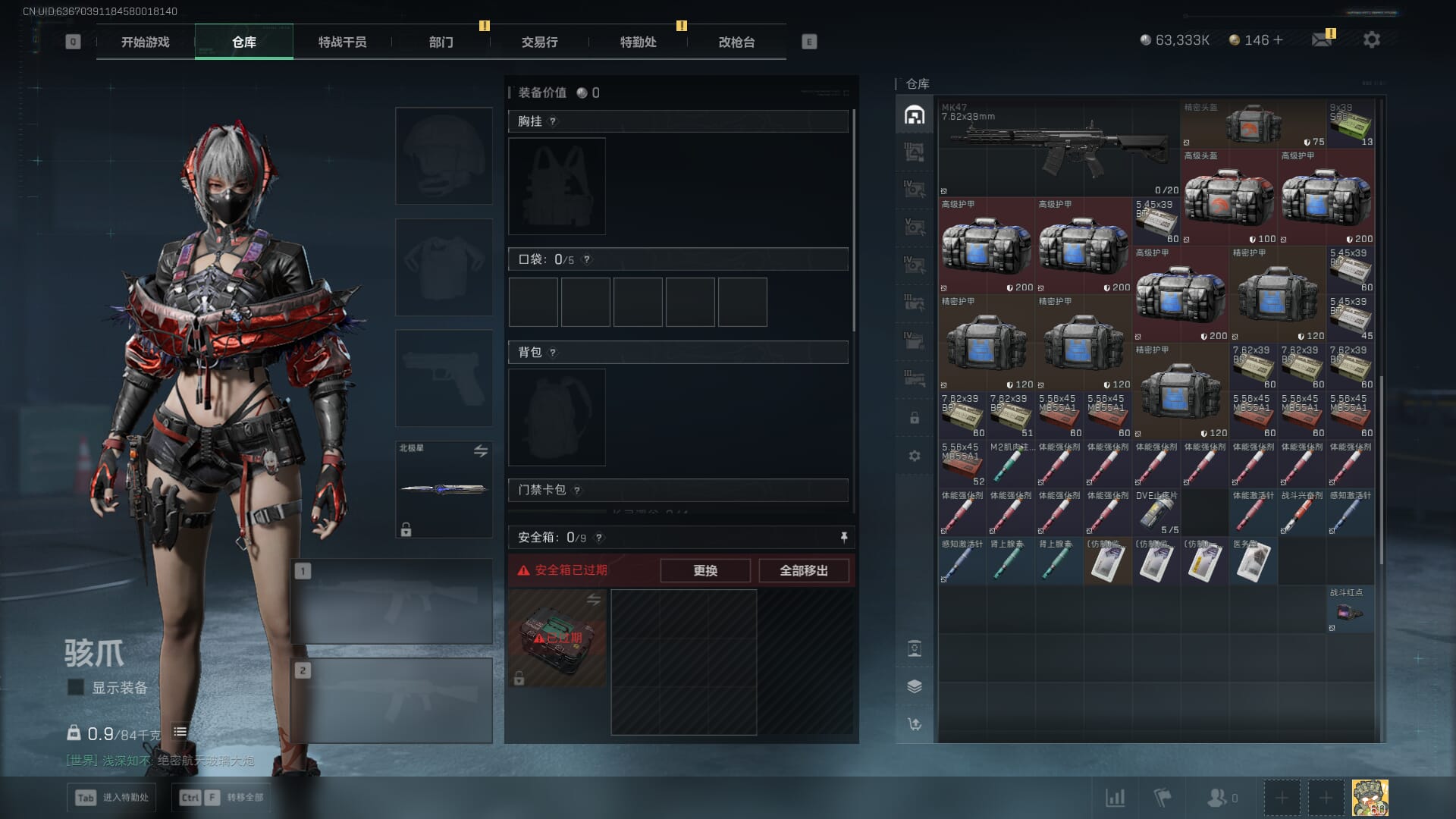Open the statistics bar chart icon
This screenshot has width=1456, height=819.
click(x=1116, y=798)
